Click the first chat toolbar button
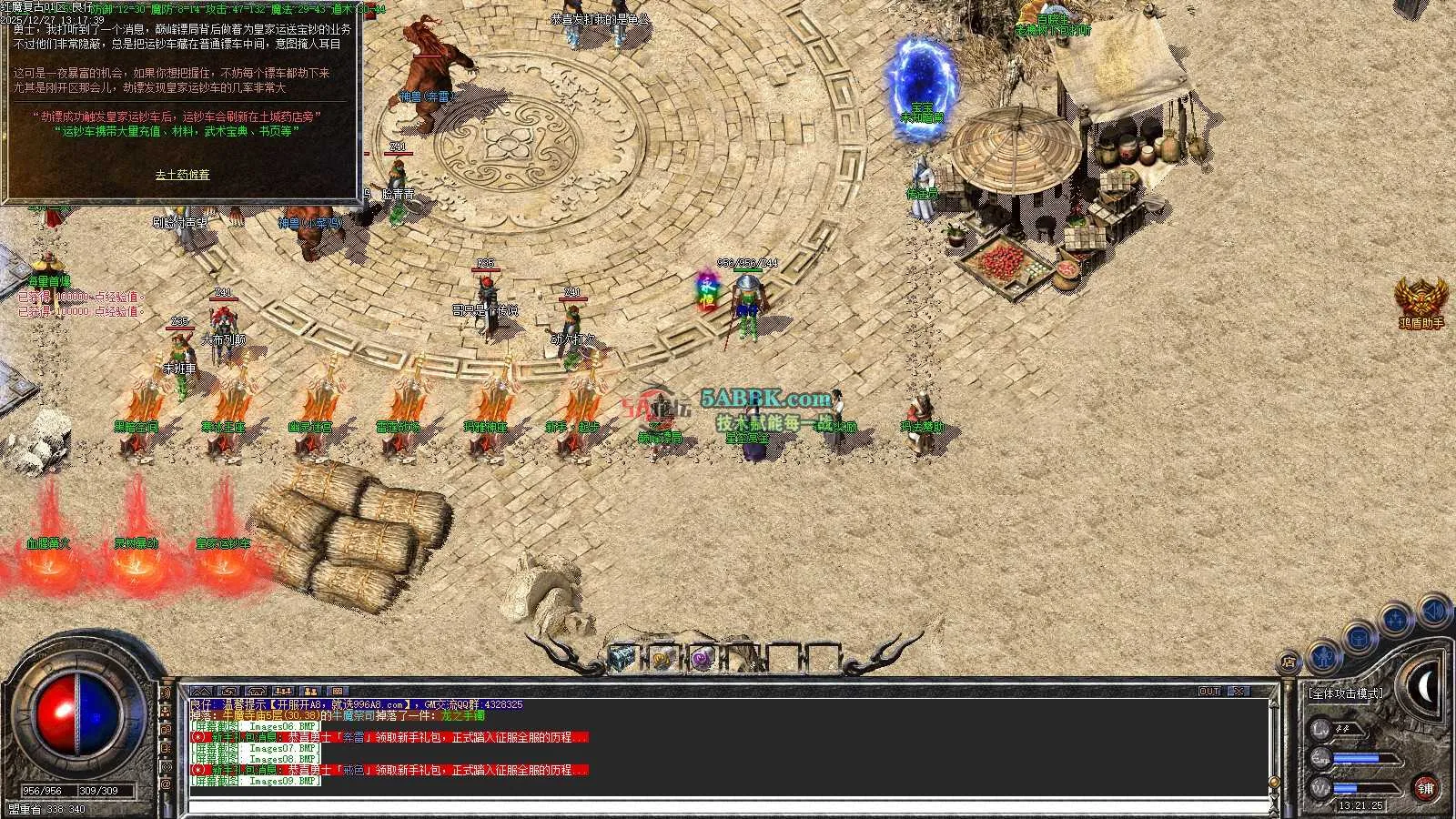This screenshot has width=1456, height=819. 201,692
